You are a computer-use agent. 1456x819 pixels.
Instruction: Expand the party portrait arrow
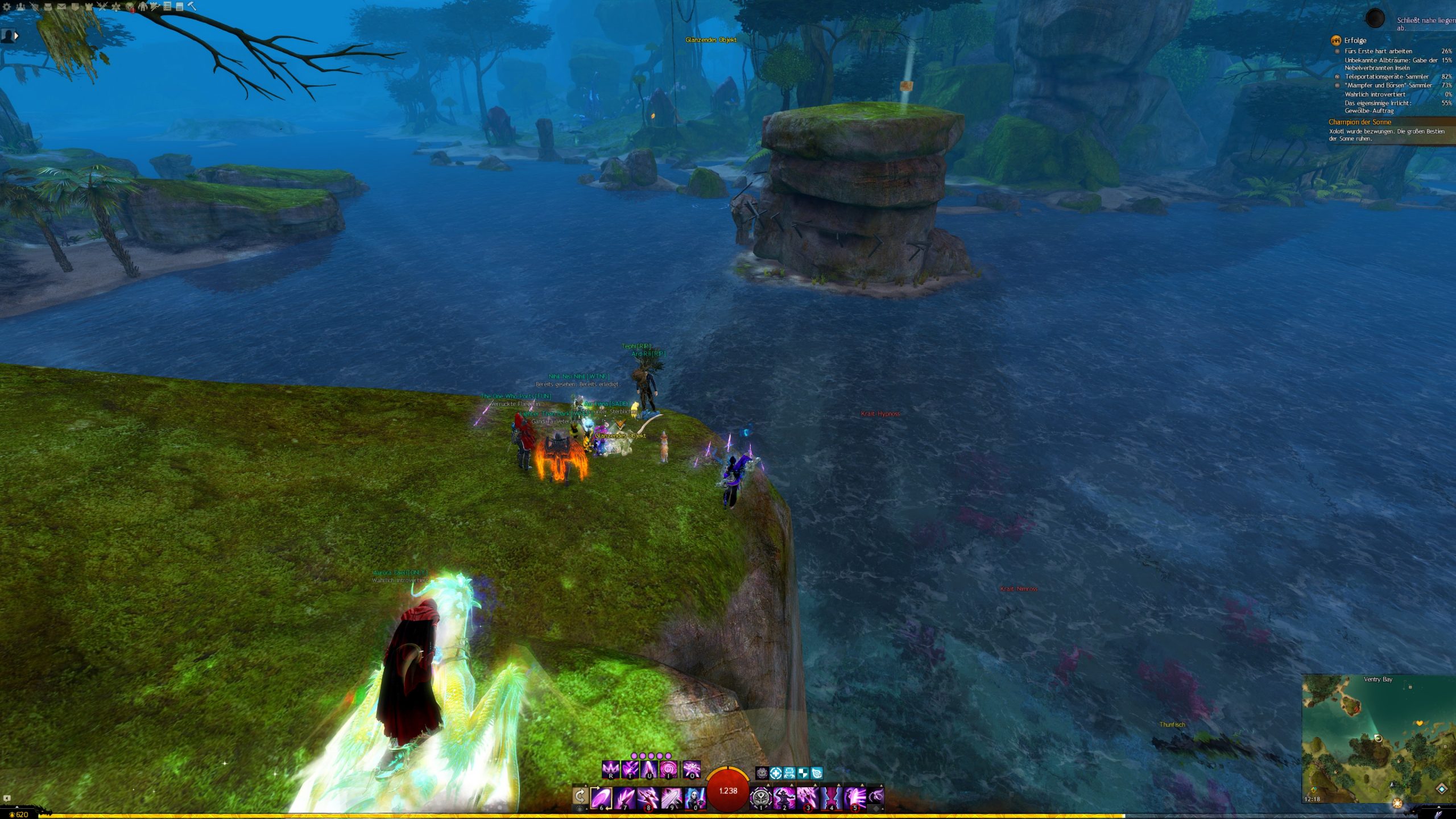pyautogui.click(x=16, y=36)
